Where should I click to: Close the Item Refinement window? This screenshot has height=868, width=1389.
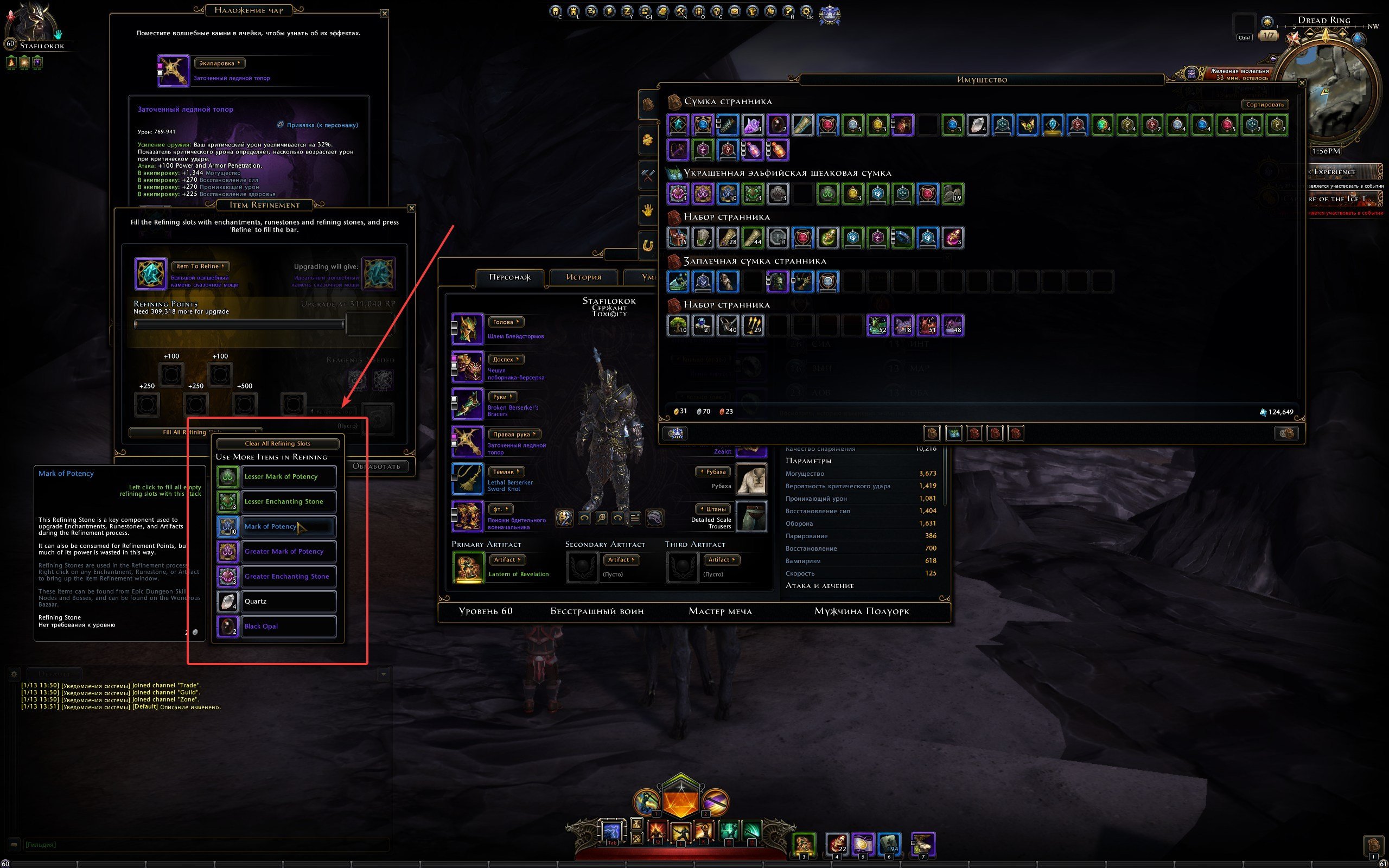[x=411, y=208]
